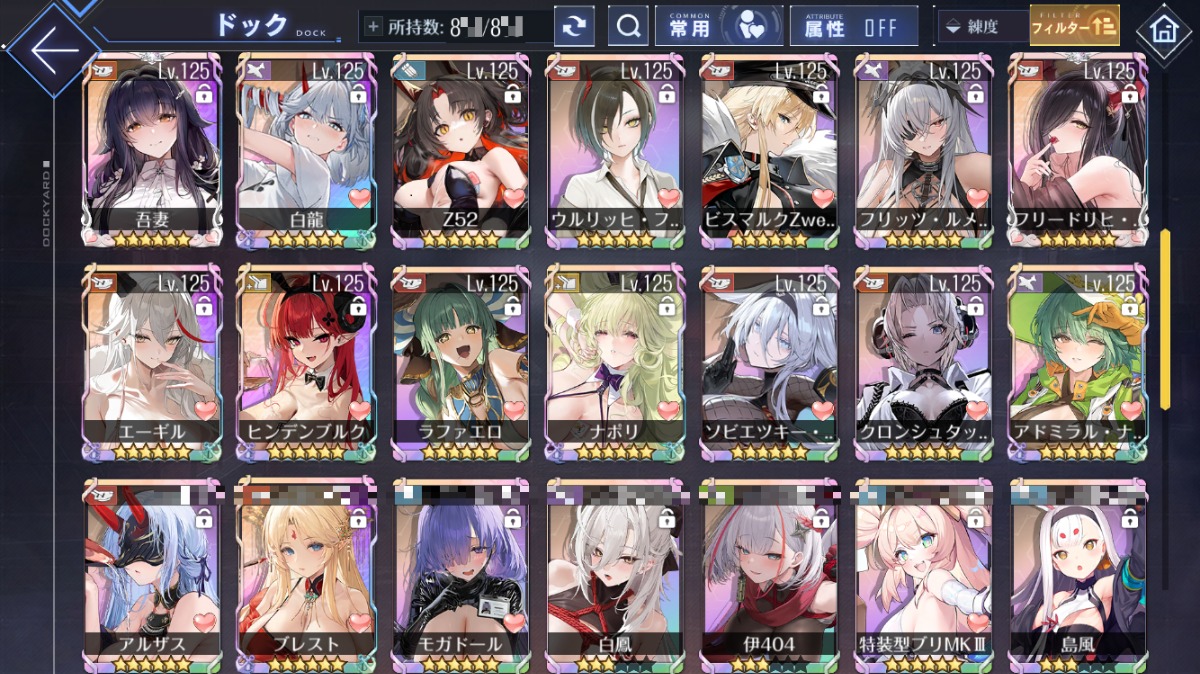
Task: Select the 島風 ship card
Action: 1078,575
